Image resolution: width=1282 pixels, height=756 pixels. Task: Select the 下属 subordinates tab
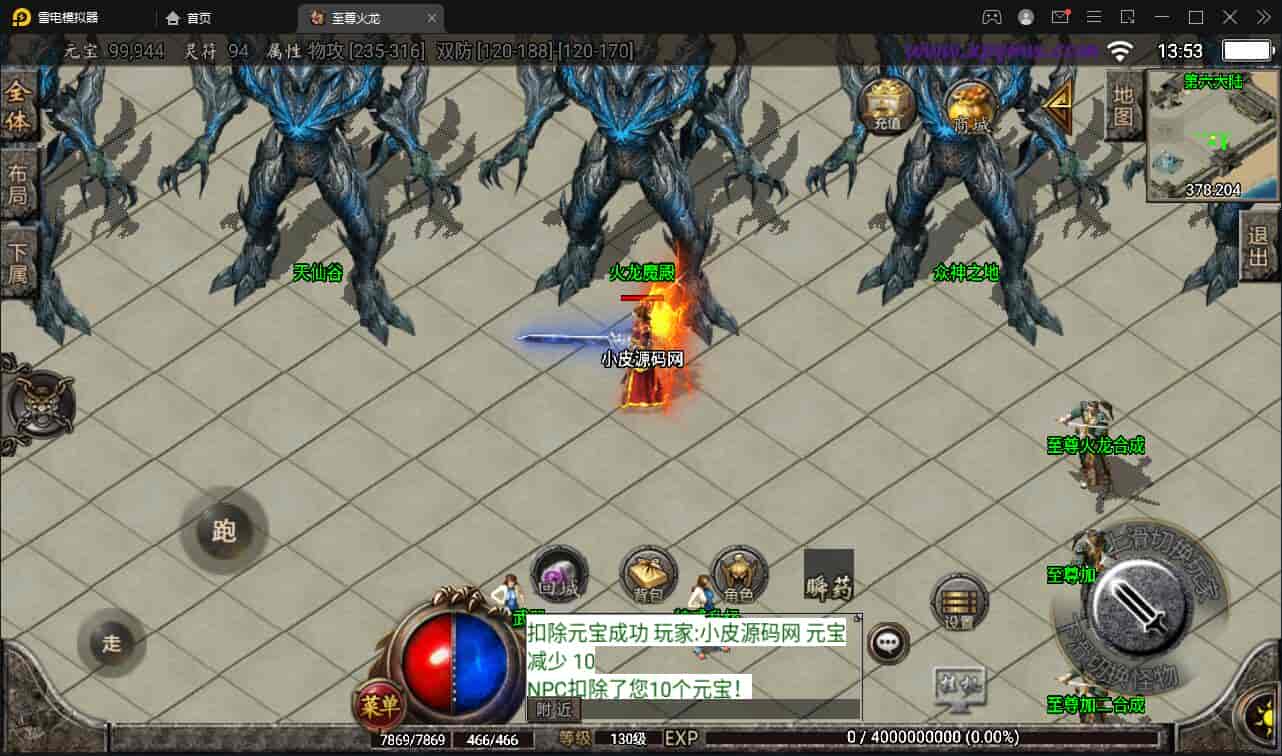[x=18, y=262]
